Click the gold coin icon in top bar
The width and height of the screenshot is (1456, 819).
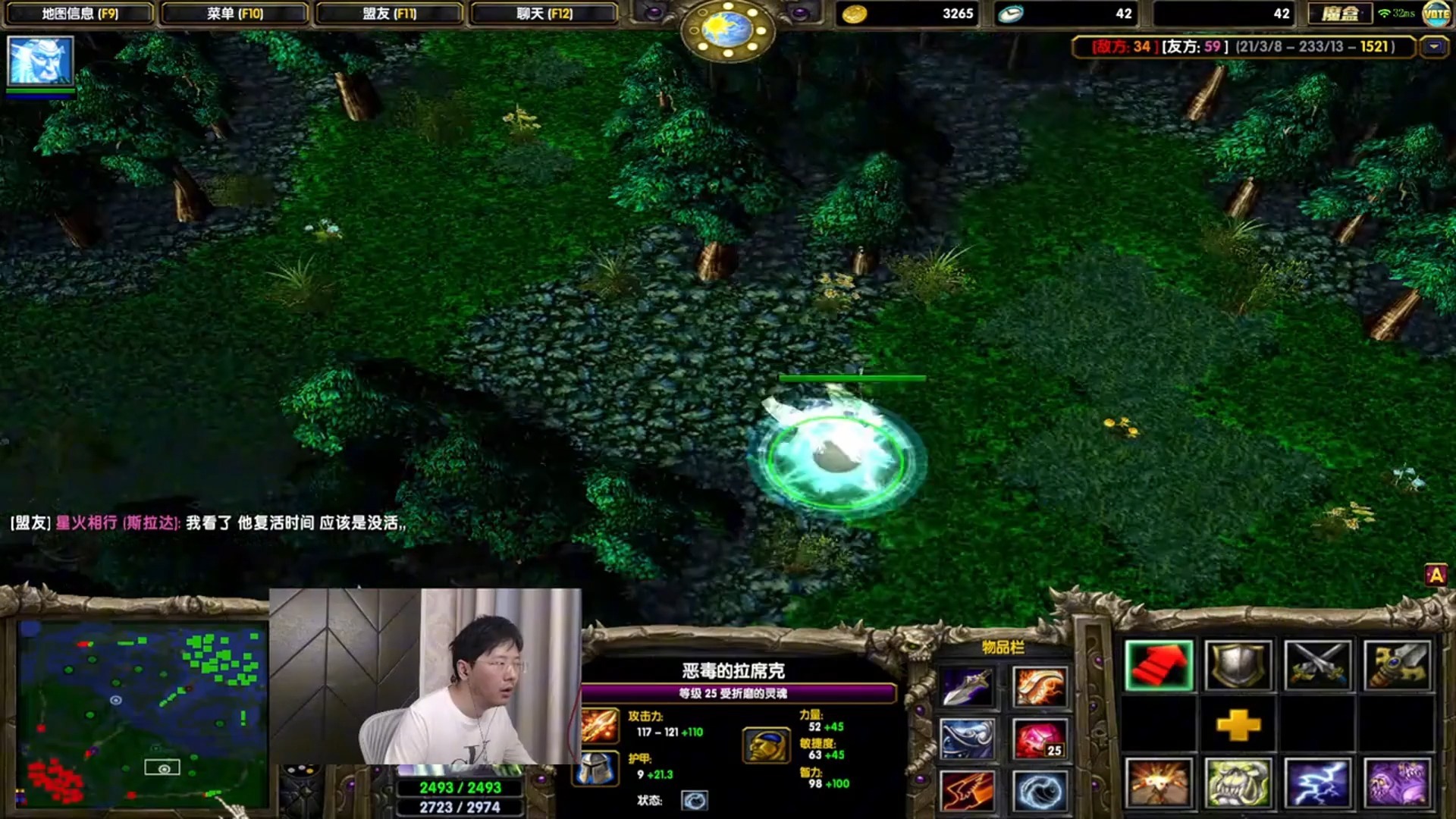855,13
